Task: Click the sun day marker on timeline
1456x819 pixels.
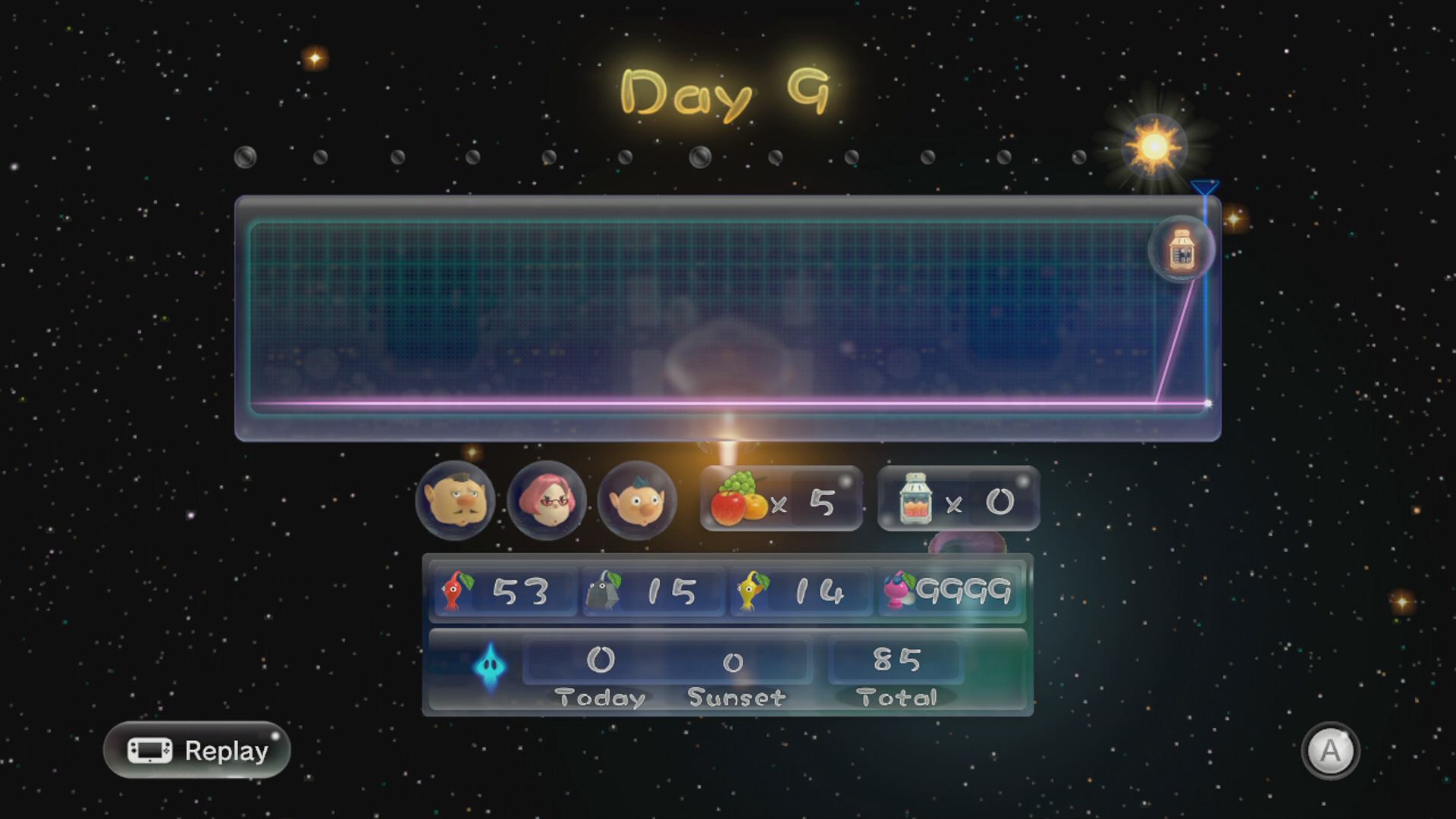Action: coord(1154,147)
